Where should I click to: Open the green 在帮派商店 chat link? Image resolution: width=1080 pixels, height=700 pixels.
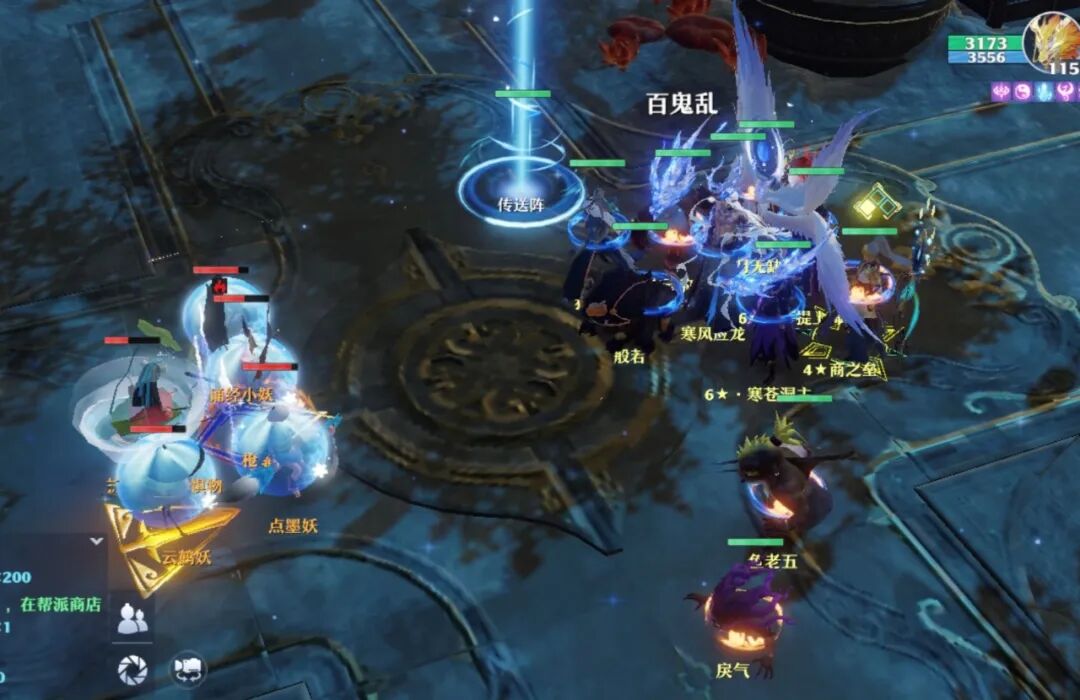pos(62,604)
